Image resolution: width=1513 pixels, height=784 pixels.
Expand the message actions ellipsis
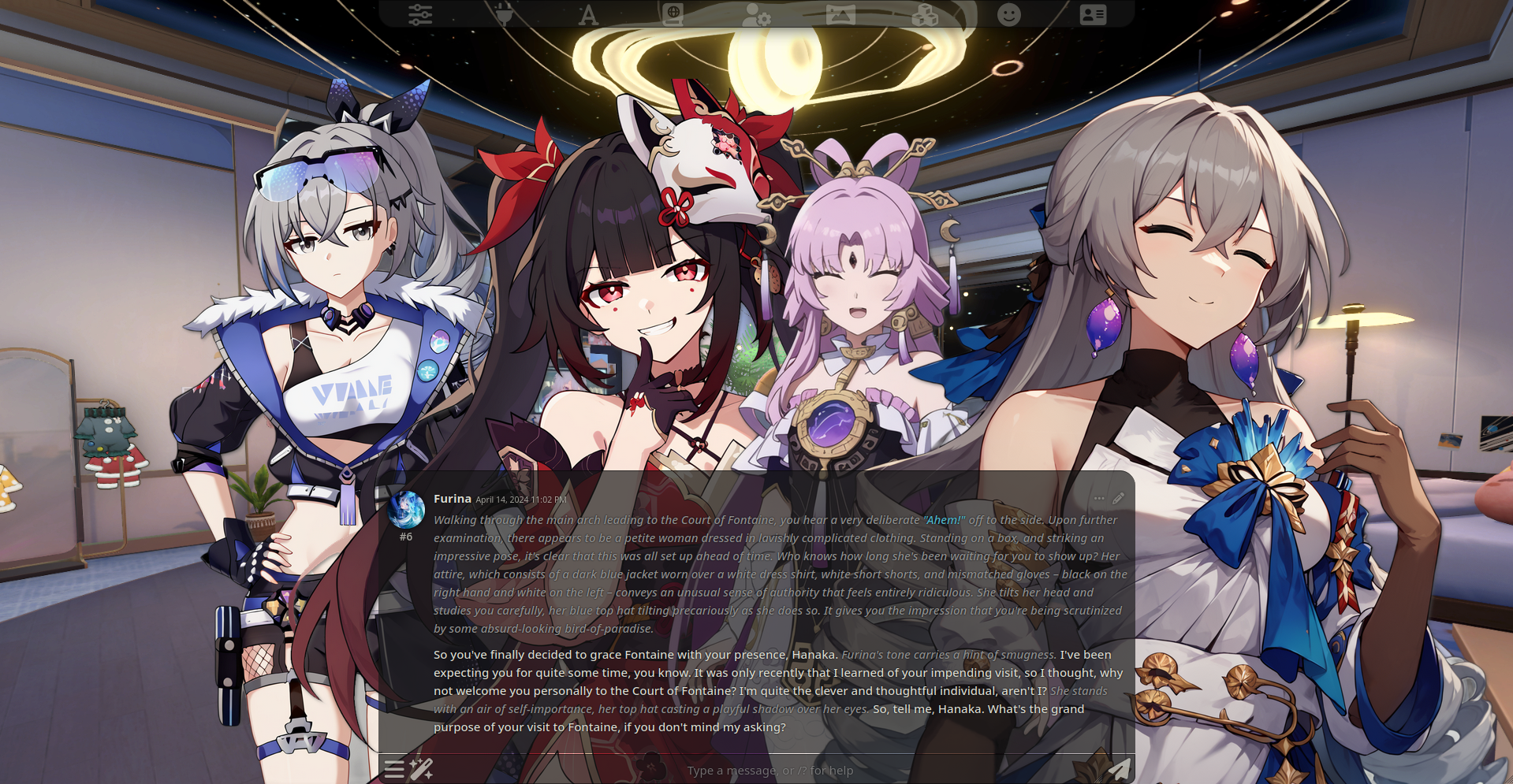click(x=1099, y=498)
